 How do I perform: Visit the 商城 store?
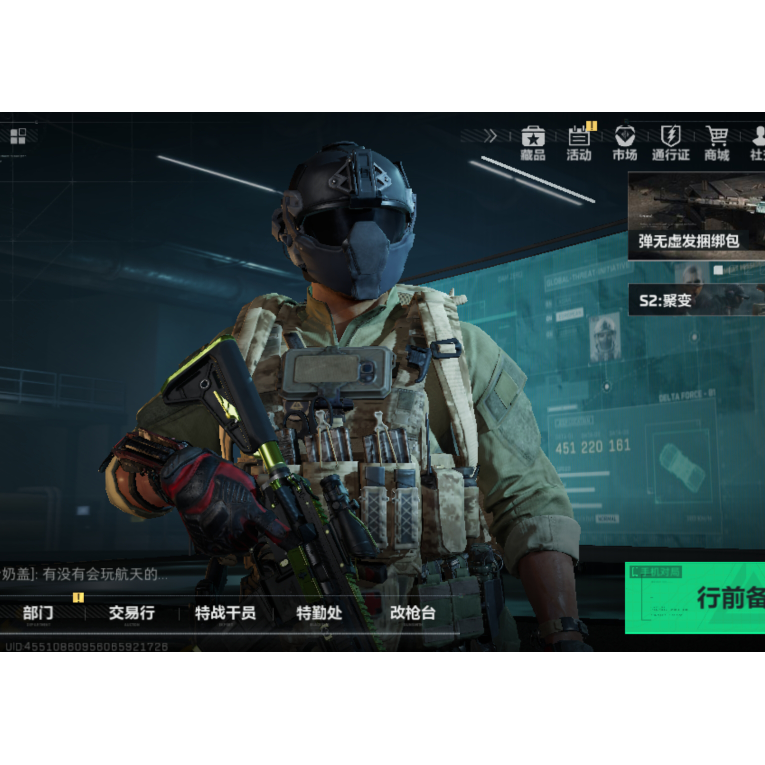(x=716, y=143)
